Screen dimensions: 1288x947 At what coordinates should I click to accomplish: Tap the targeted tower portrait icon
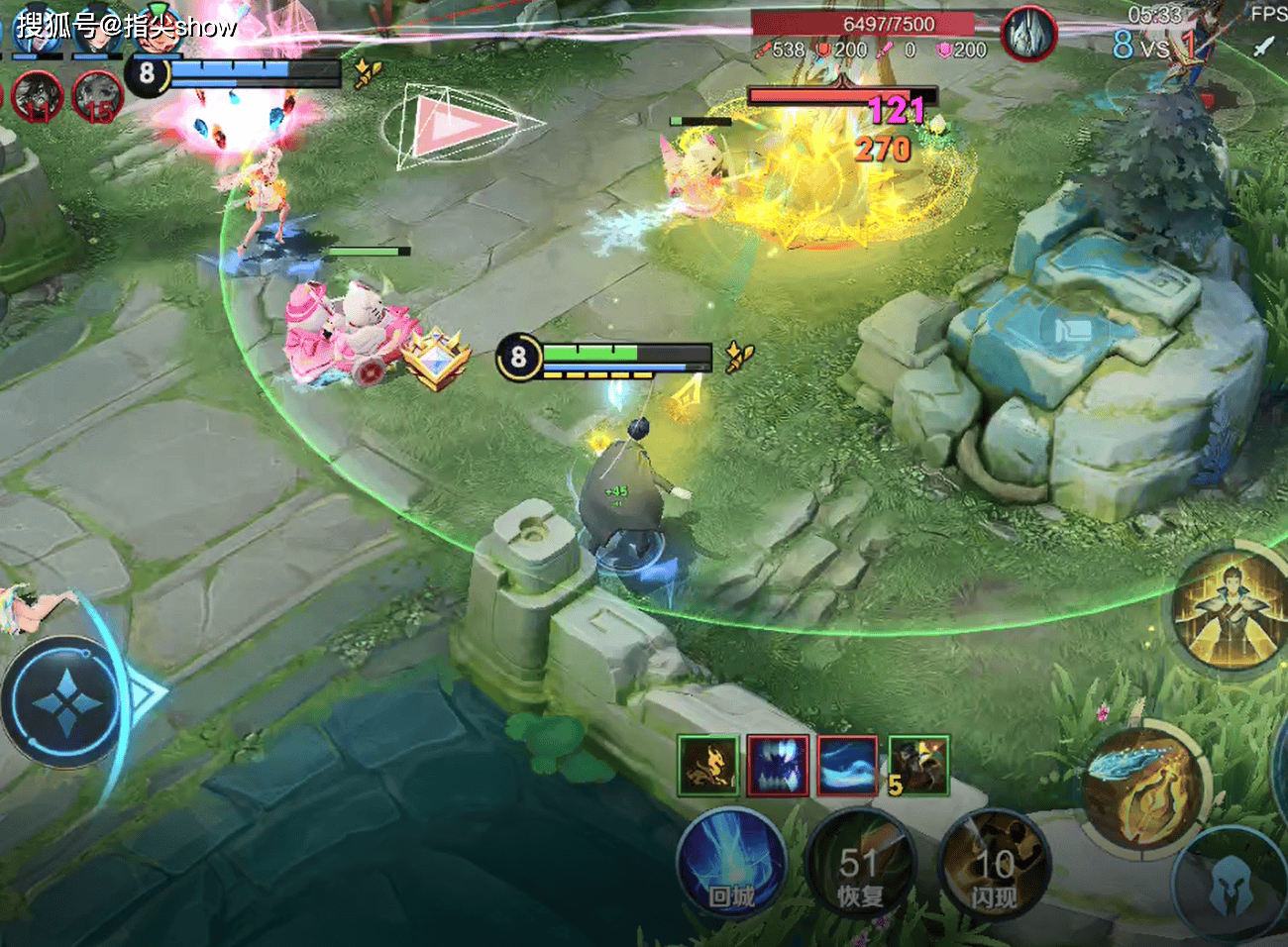coord(1029,34)
